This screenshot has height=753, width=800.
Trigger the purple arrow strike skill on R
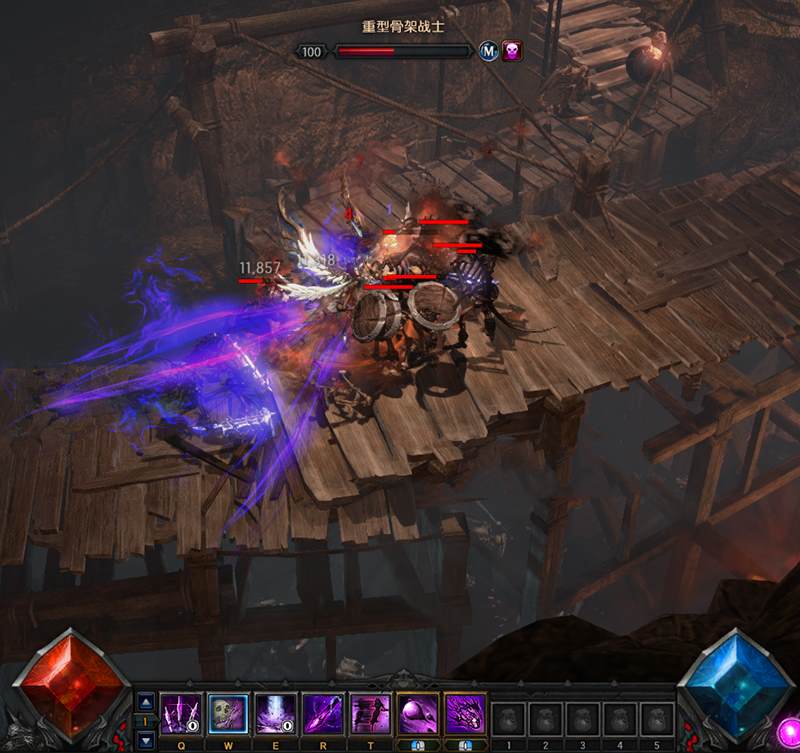coord(323,713)
